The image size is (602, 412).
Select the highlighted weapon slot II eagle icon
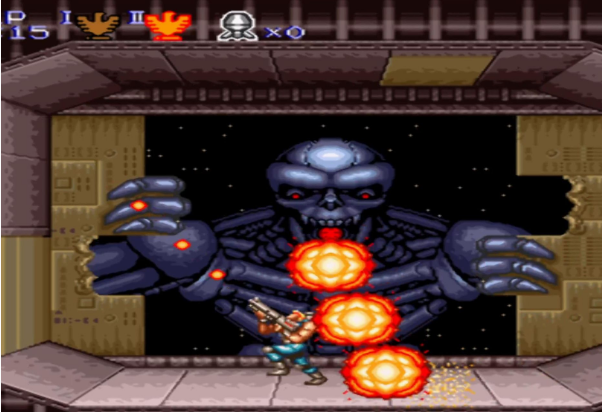click(166, 24)
